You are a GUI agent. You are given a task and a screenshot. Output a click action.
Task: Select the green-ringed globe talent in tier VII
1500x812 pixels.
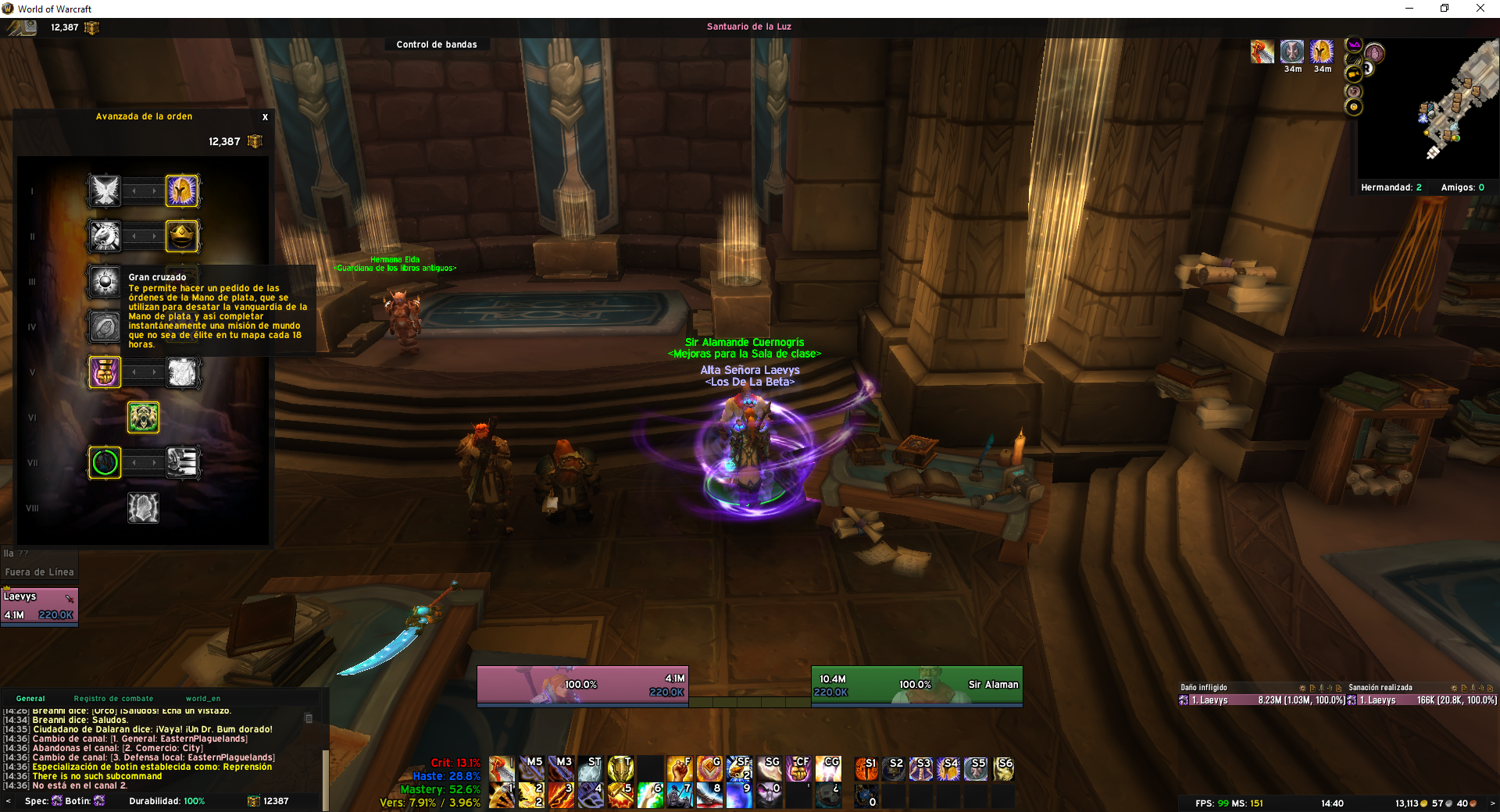tap(105, 463)
